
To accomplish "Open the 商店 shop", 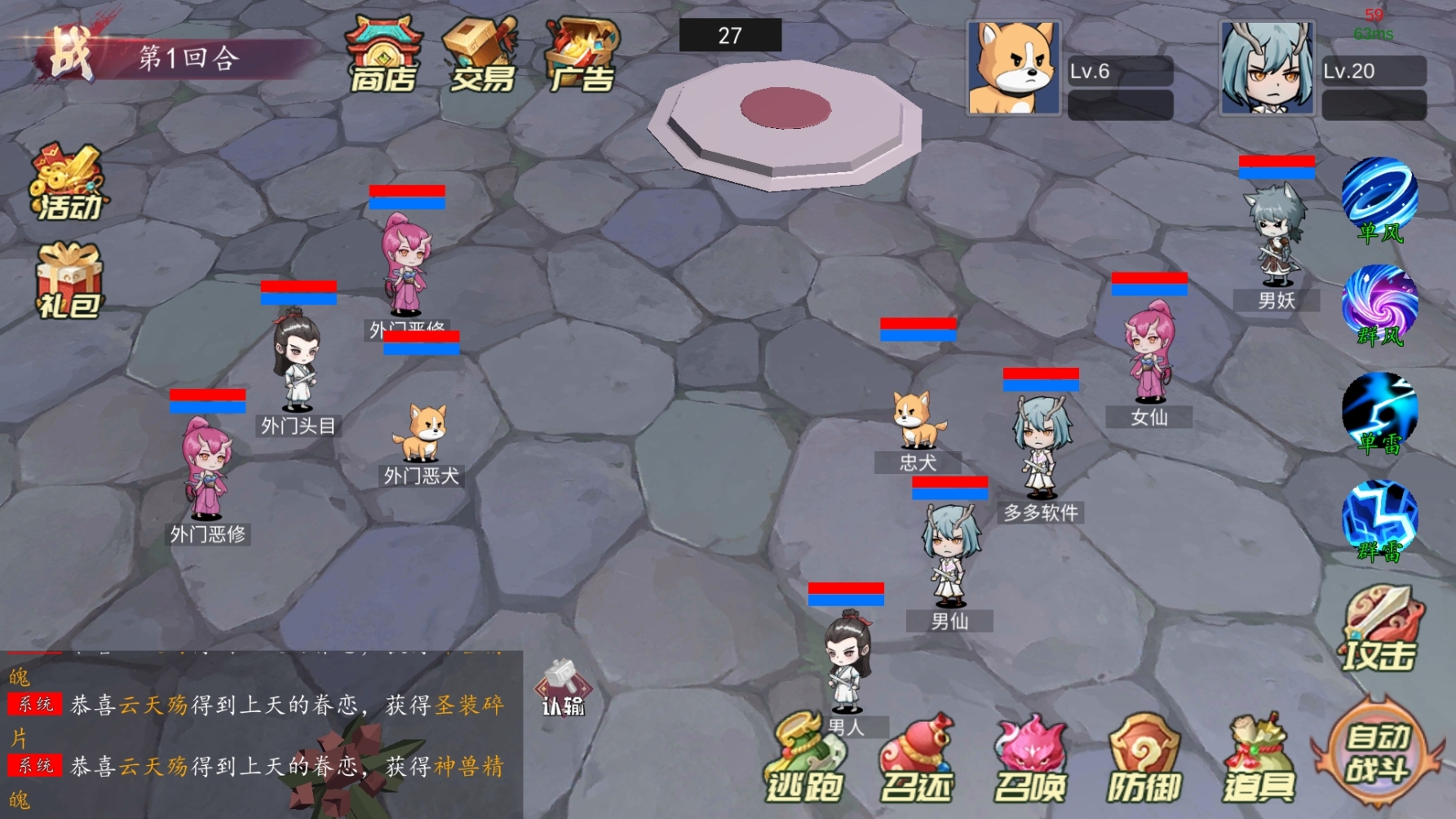I will (383, 54).
